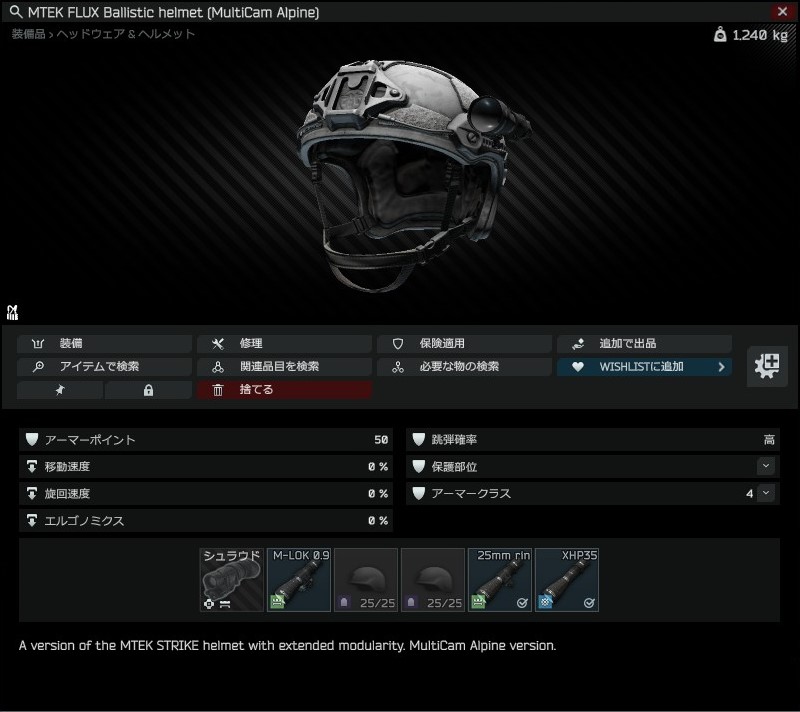This screenshot has width=800, height=712.
Task: Add helmet via WISHLISTに追加 button
Action: click(x=644, y=366)
